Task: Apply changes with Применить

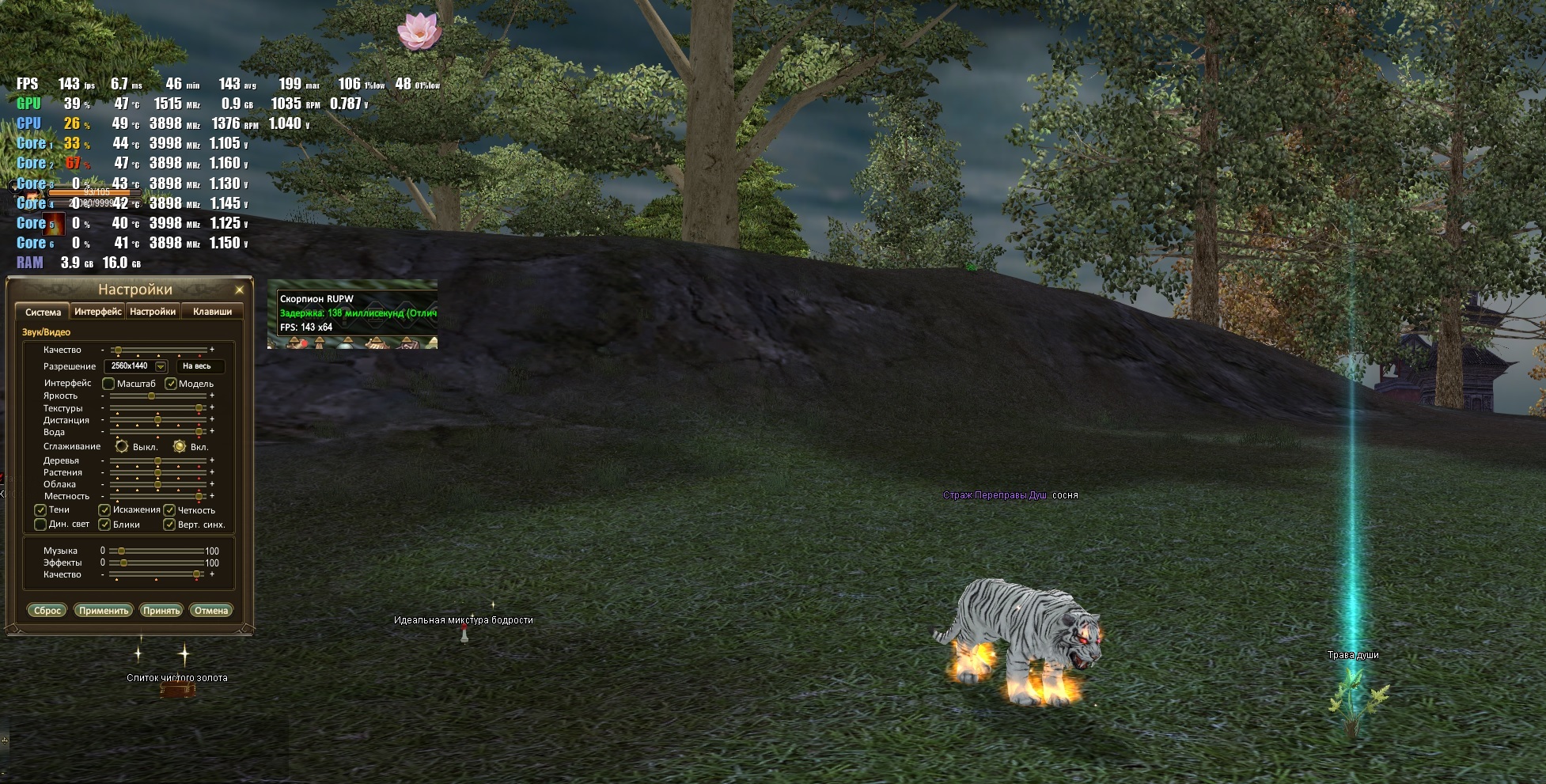Action: (104, 610)
